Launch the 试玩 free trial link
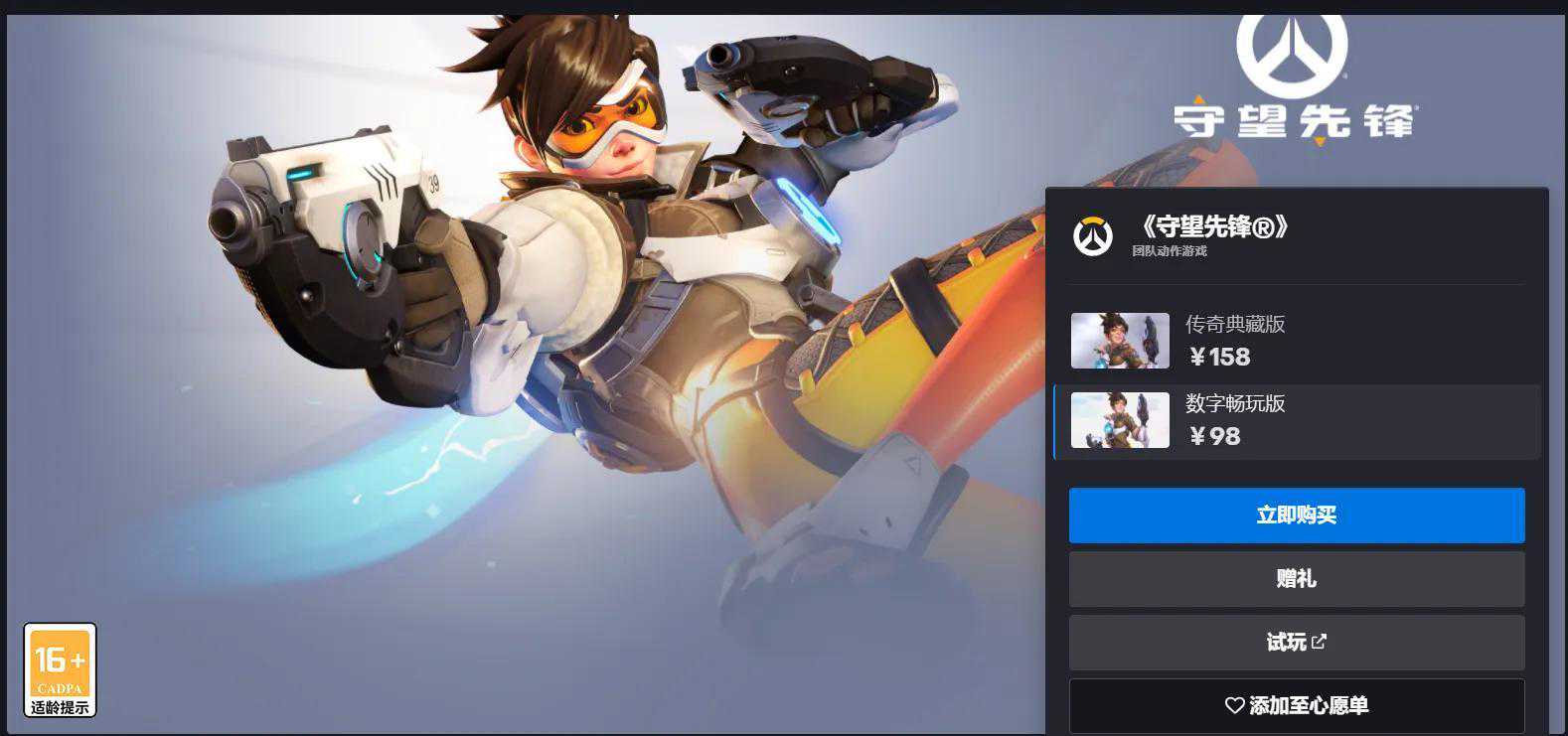The width and height of the screenshot is (1568, 736). click(x=1296, y=642)
